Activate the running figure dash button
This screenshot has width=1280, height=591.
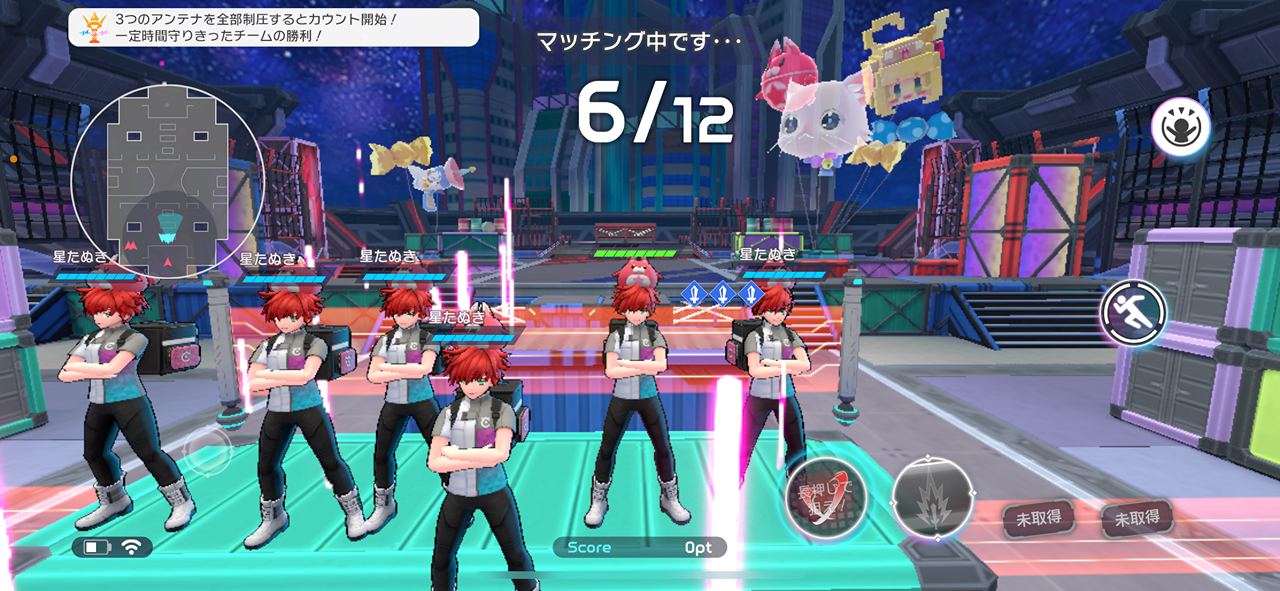pos(1134,312)
